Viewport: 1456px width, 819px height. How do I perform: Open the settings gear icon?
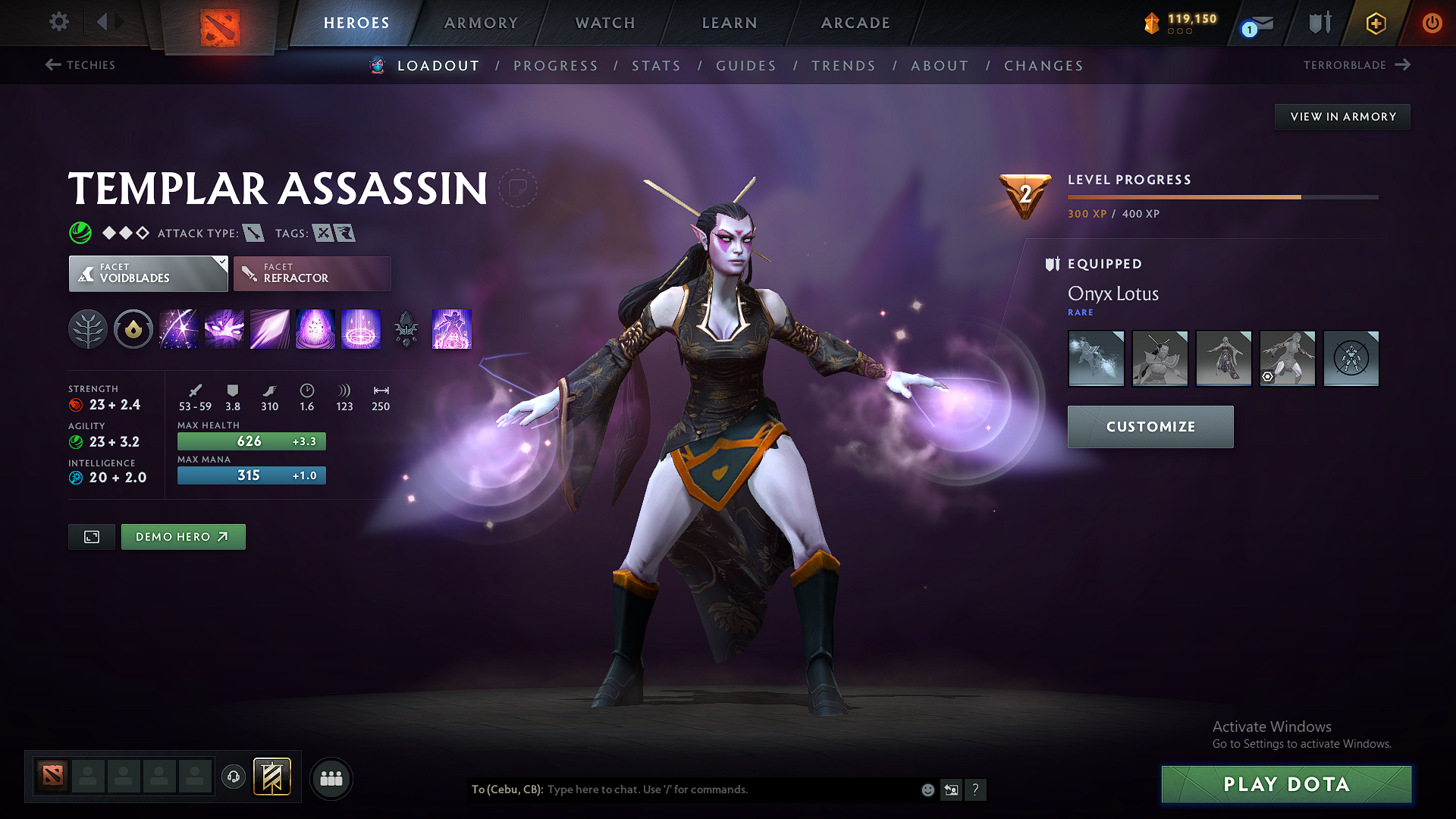[x=59, y=22]
